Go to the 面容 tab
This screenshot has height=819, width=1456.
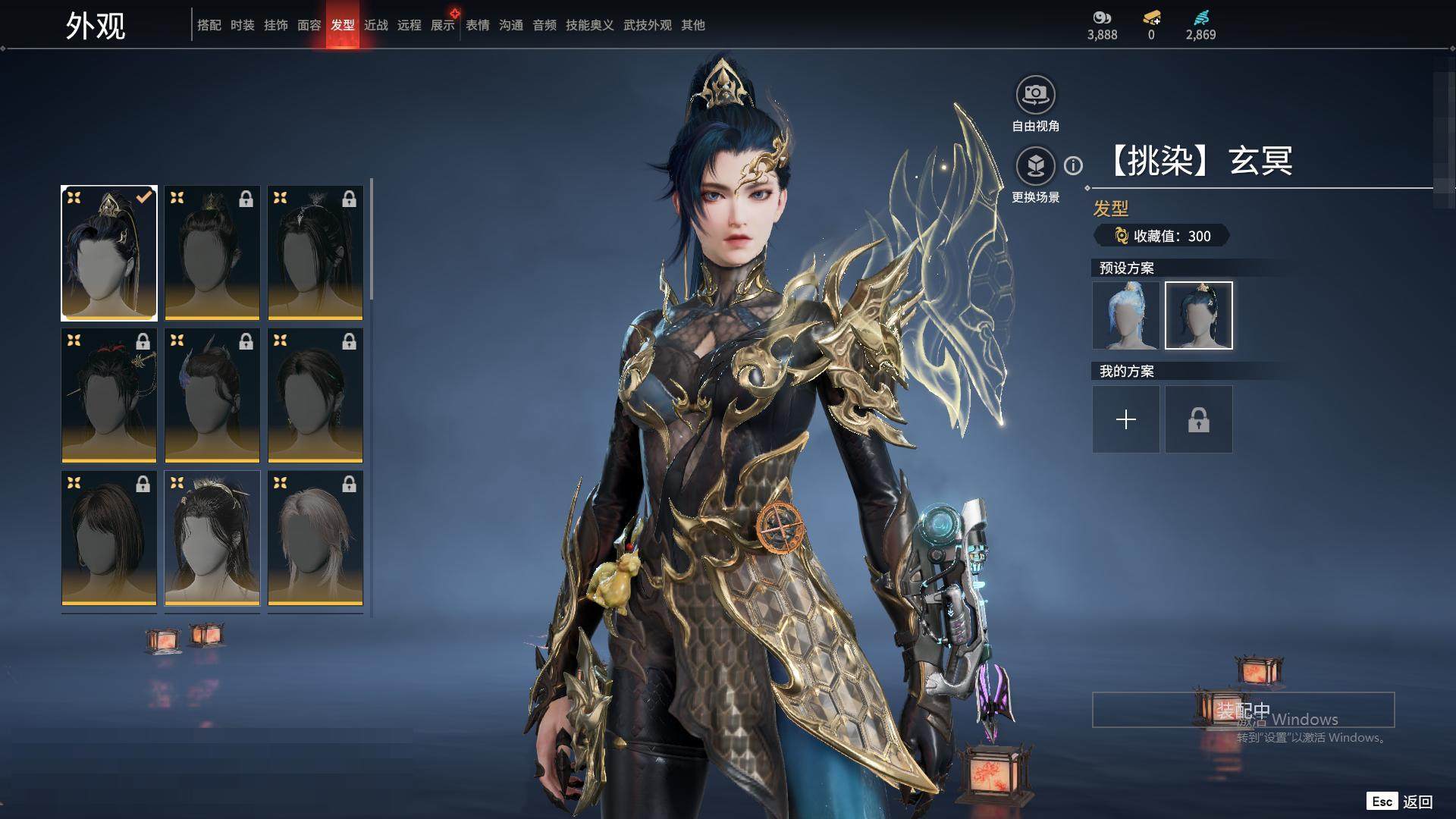pos(309,25)
